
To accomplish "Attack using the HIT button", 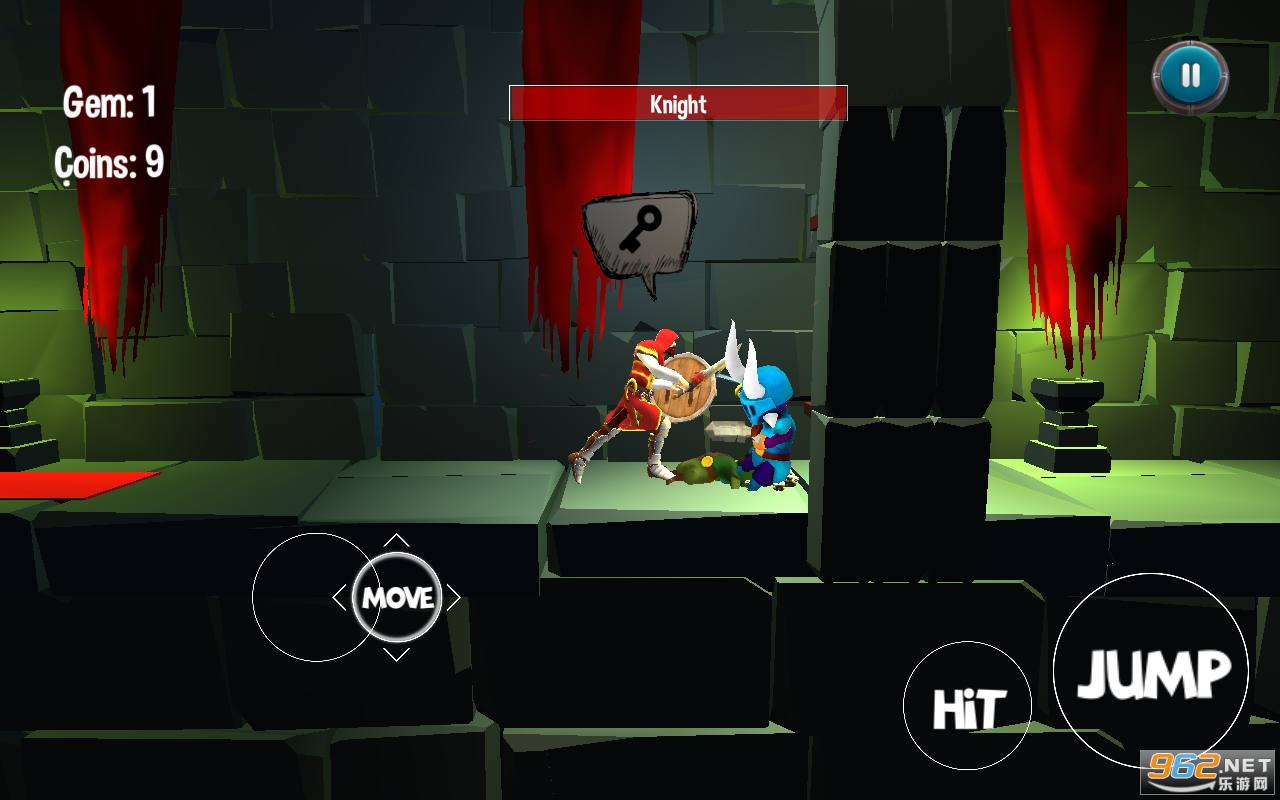I will click(966, 706).
